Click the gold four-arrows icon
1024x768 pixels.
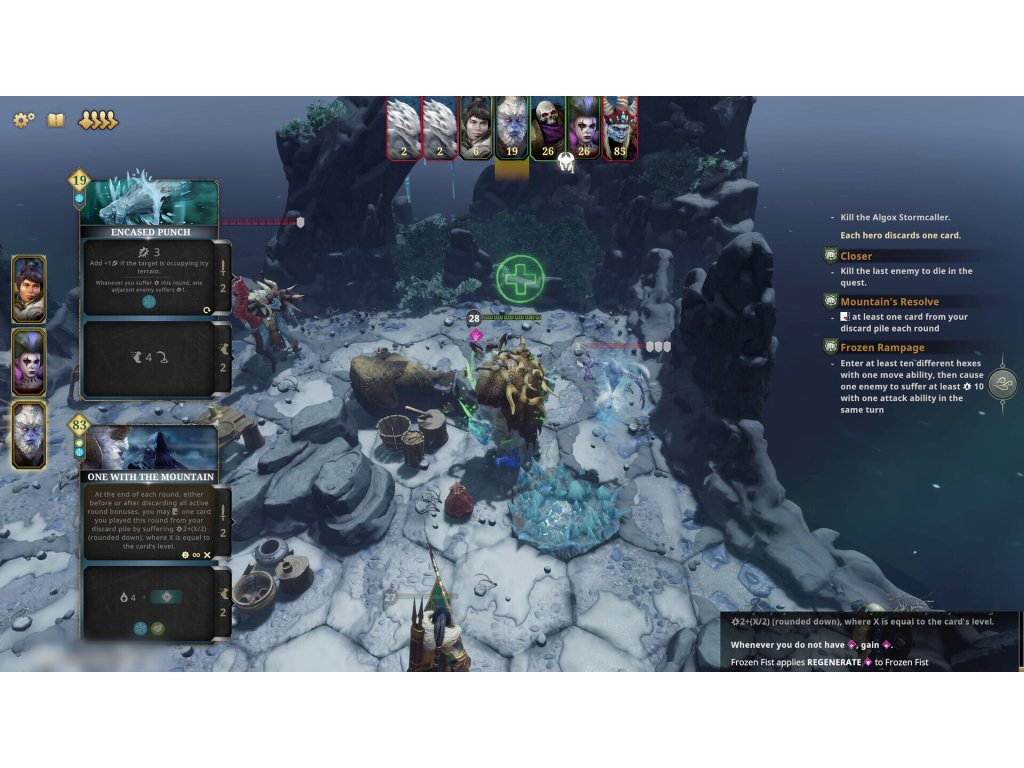pos(98,120)
